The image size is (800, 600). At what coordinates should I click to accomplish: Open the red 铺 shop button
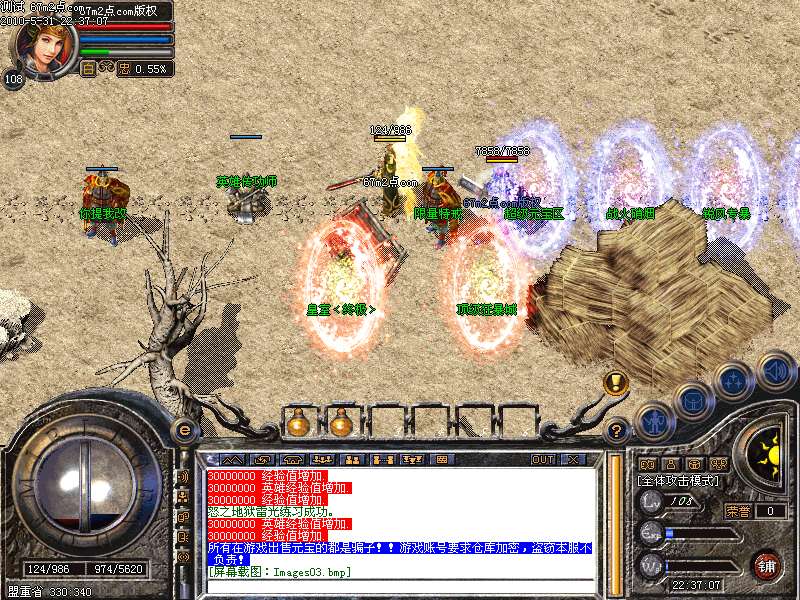tap(767, 566)
